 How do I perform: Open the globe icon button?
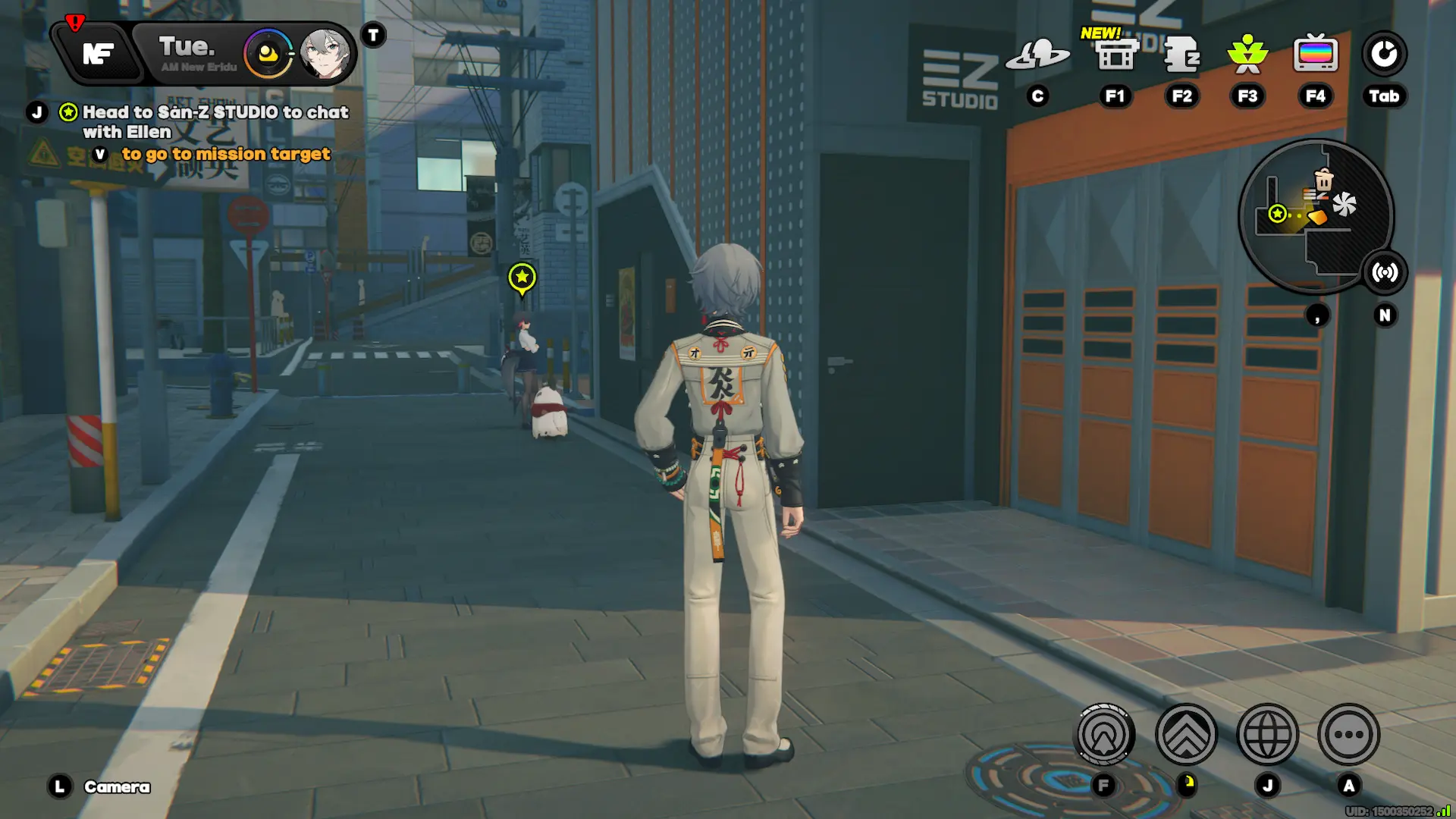coord(1267,734)
